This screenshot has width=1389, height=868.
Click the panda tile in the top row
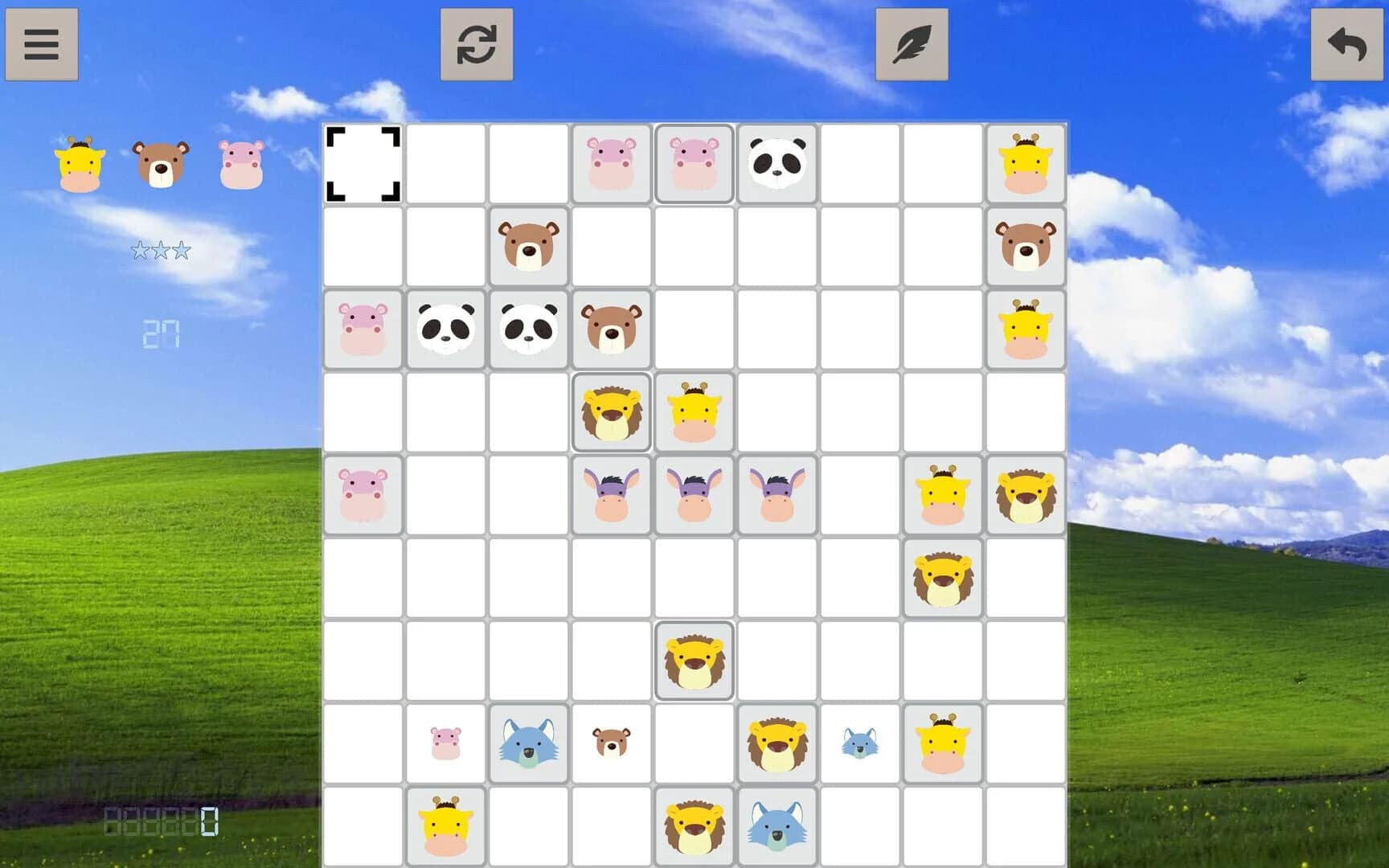tap(777, 163)
